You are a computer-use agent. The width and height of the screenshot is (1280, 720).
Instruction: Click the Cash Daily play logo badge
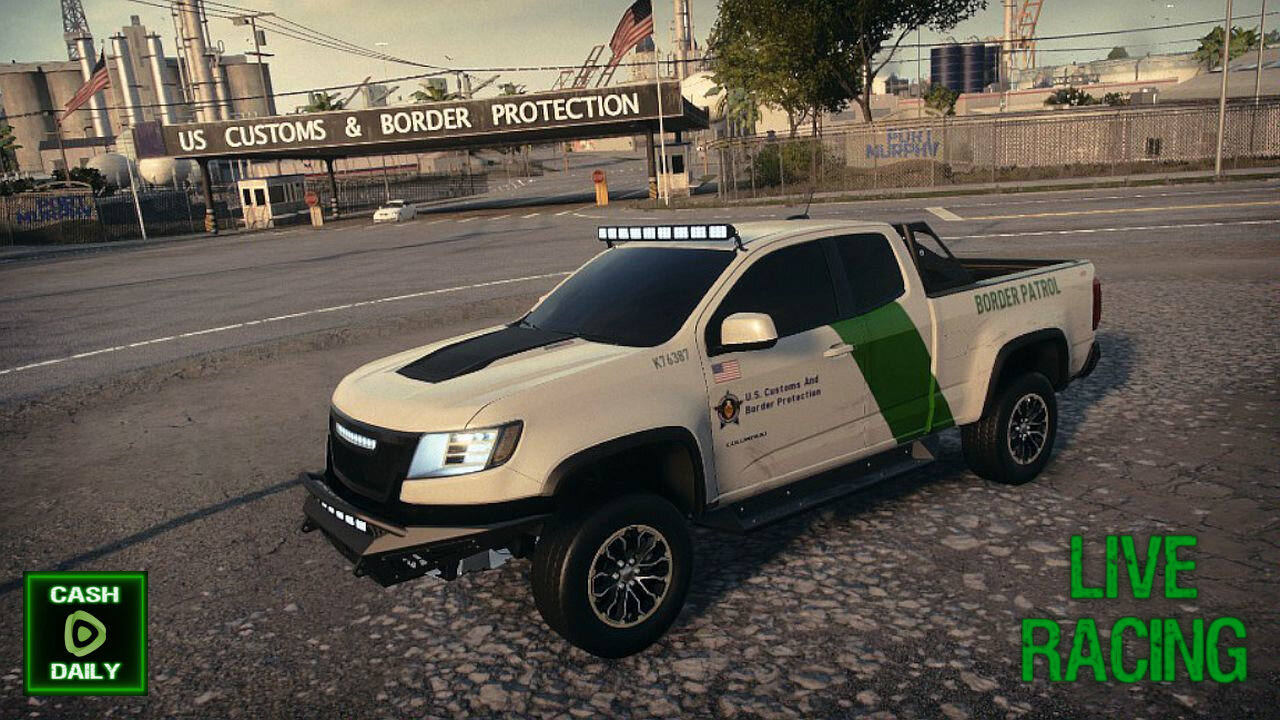tap(85, 633)
